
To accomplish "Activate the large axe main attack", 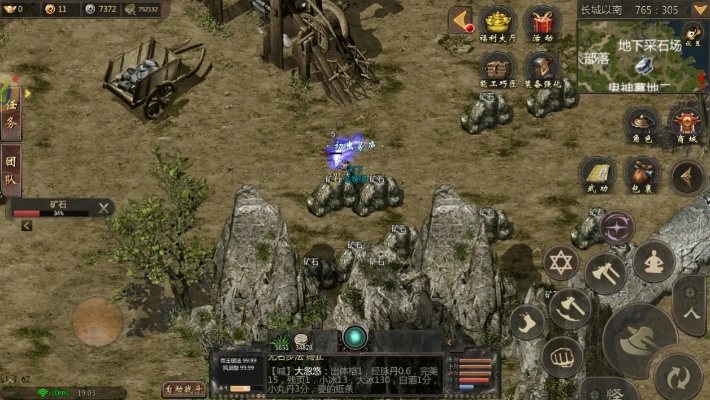I will point(640,340).
